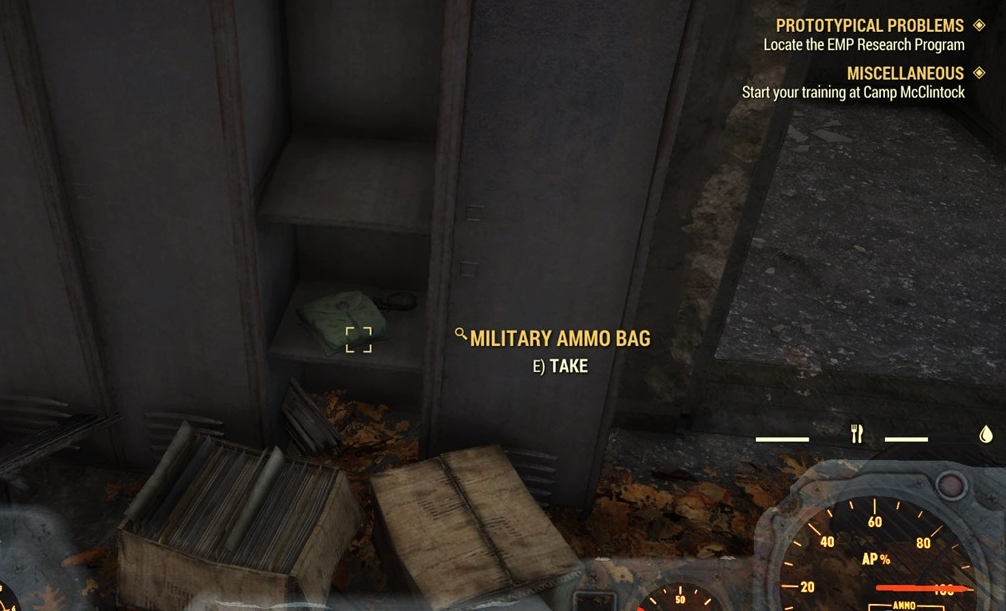Click the fork and knife hunger icon
Screen dimensions: 1006x611
coord(856,434)
